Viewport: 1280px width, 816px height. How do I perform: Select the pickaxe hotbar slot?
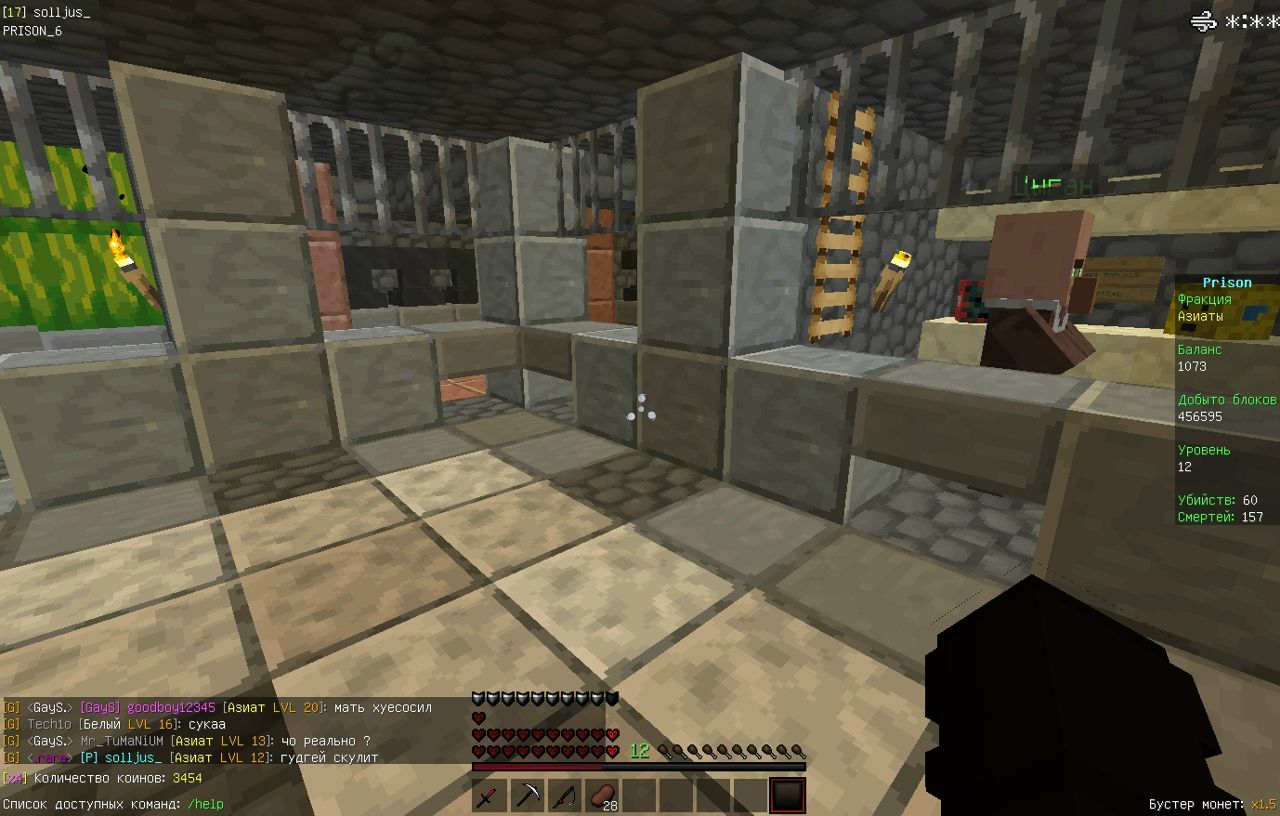[527, 796]
